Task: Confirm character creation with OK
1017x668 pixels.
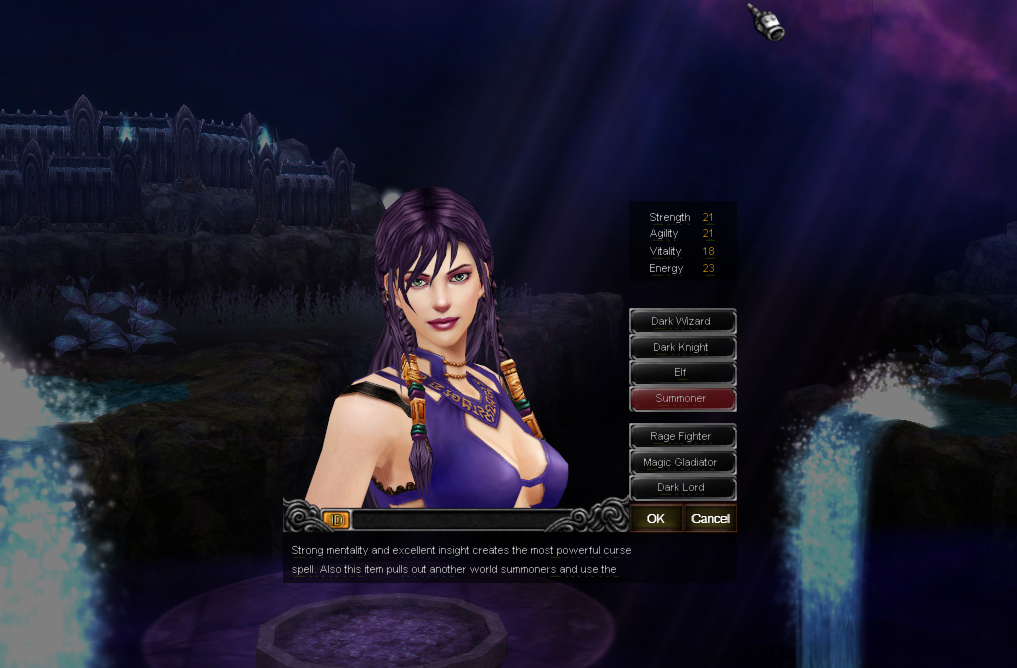Action: pyautogui.click(x=656, y=518)
